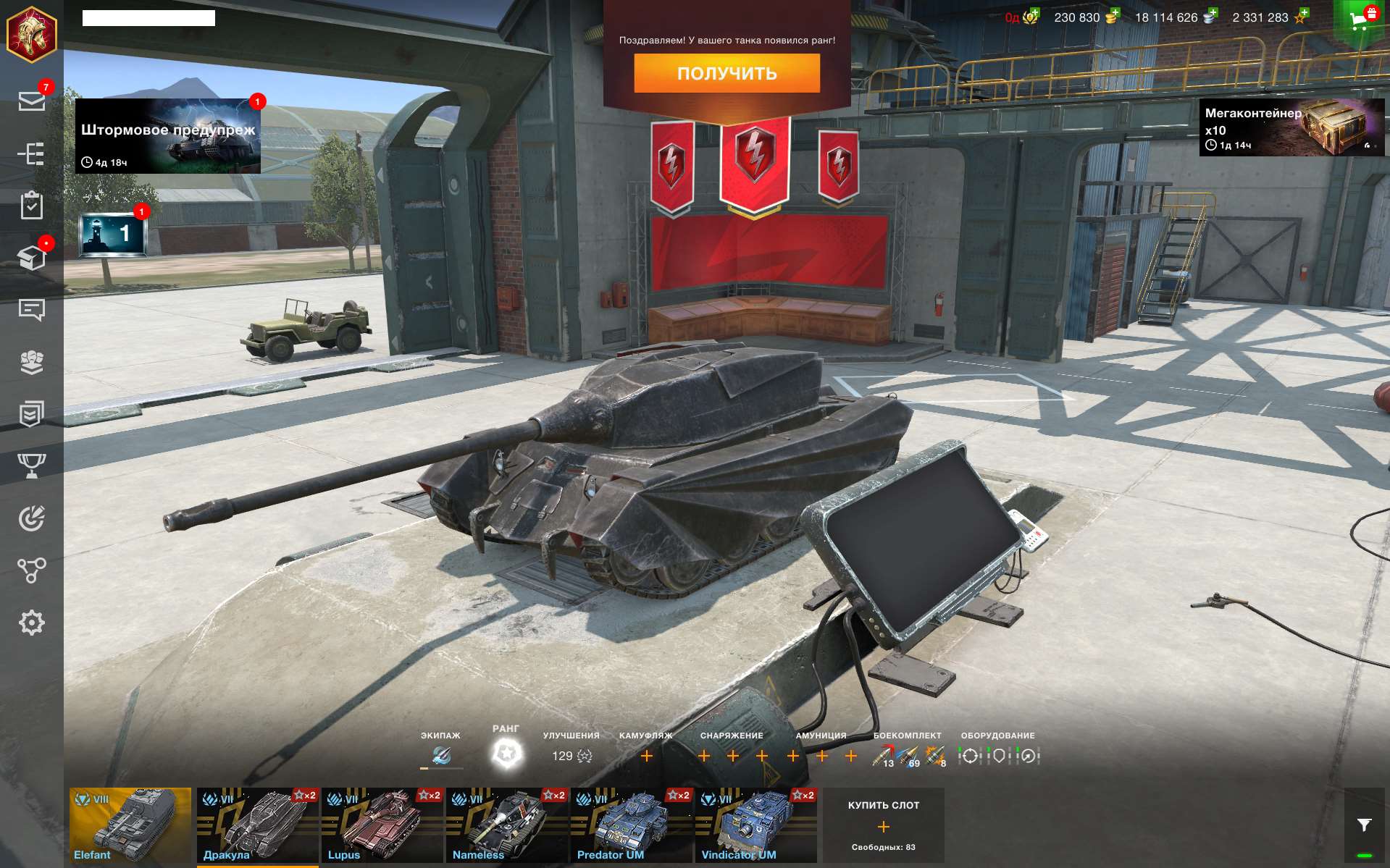Image resolution: width=1390 pixels, height=868 pixels.
Task: Open the missions clipboard panel
Action: tap(32, 205)
